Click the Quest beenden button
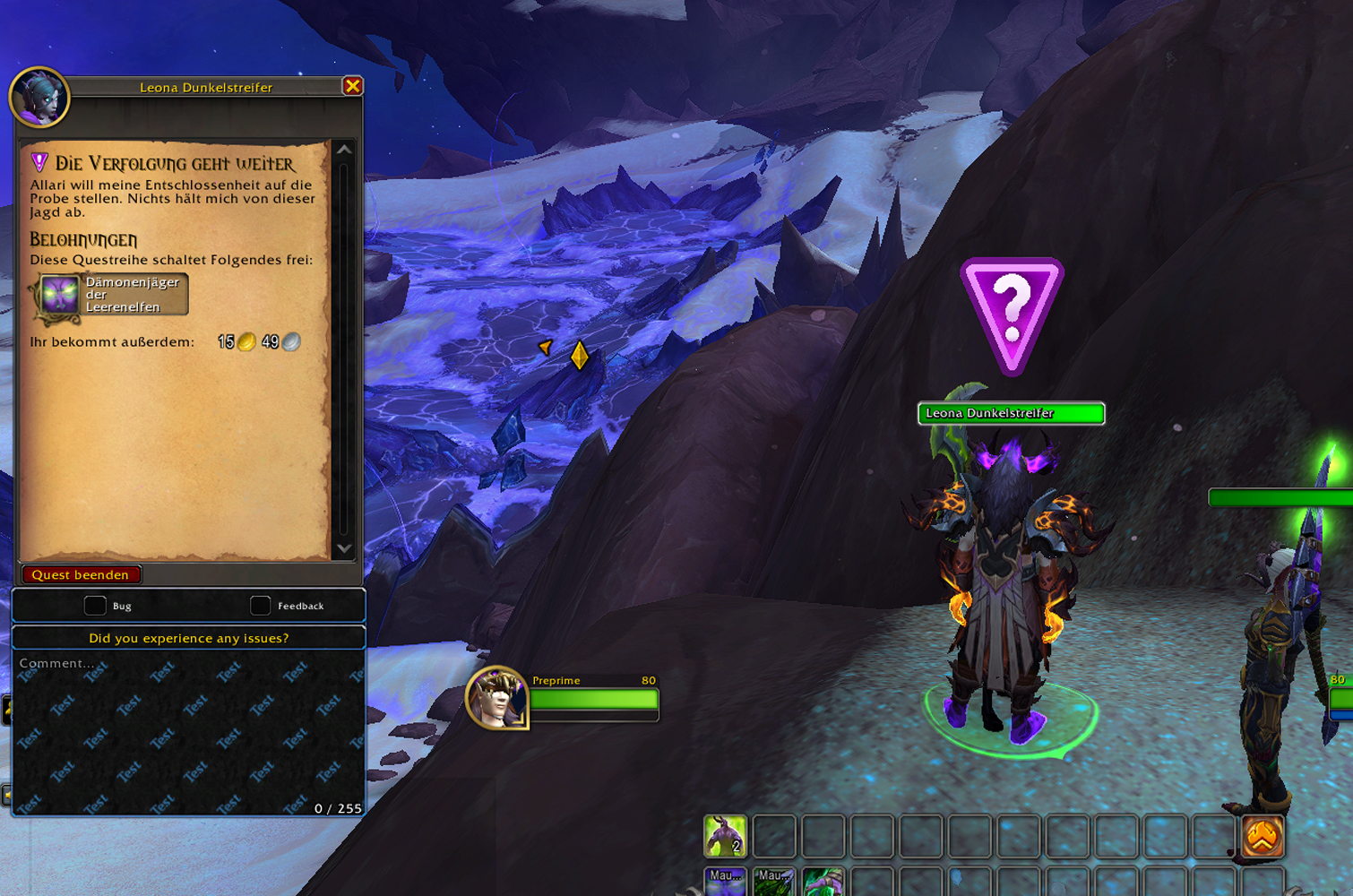1353x896 pixels. [x=81, y=574]
